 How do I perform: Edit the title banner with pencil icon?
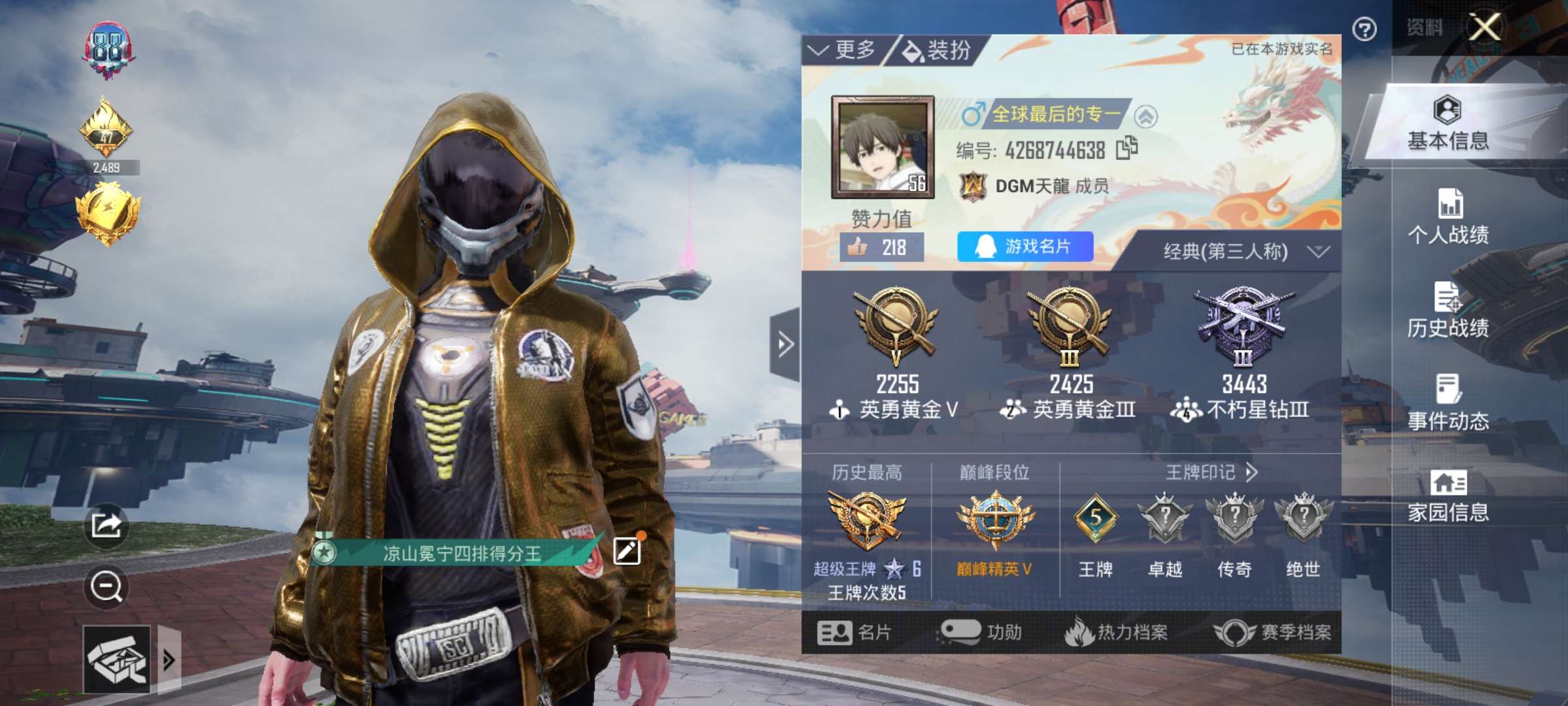coord(627,550)
